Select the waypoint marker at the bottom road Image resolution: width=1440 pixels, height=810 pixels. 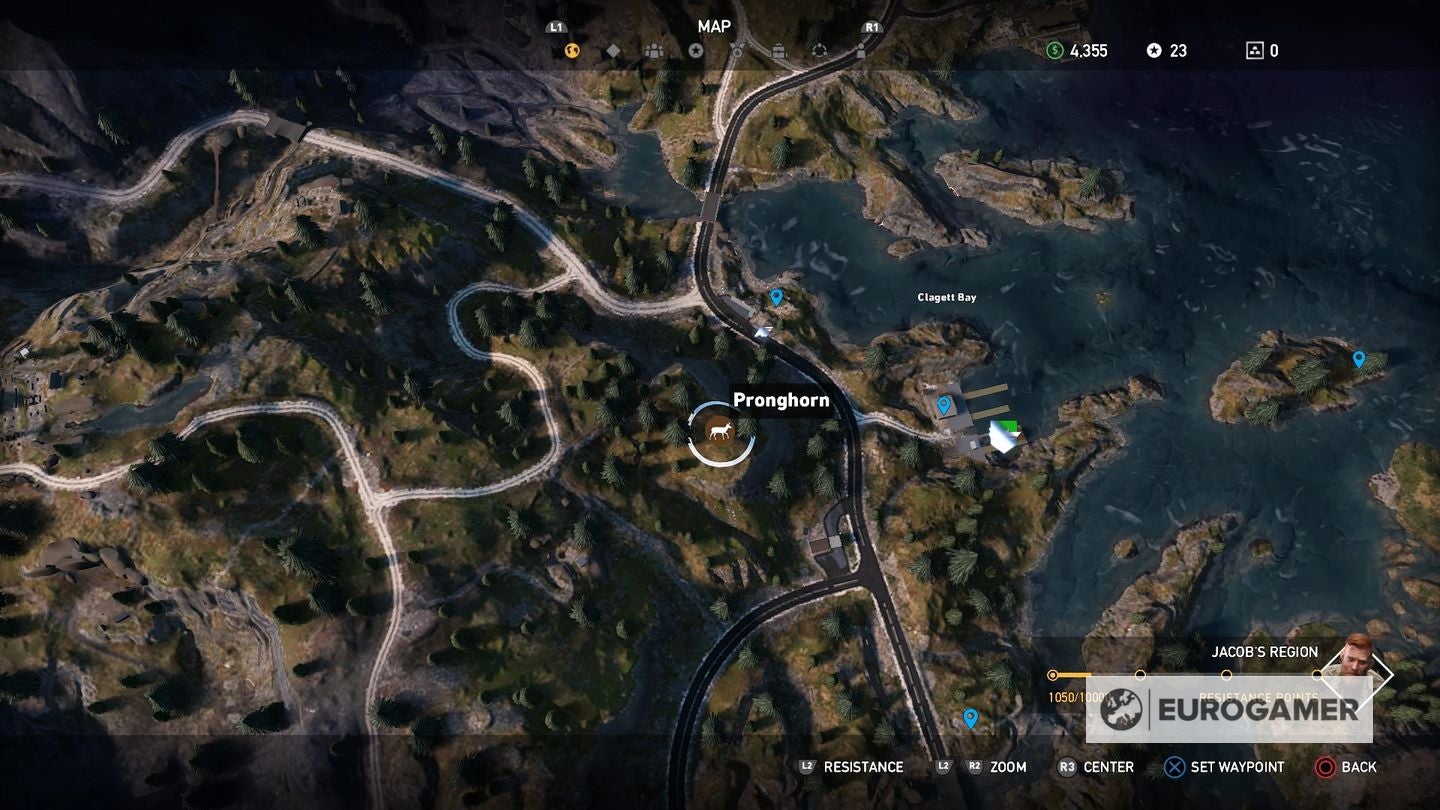970,717
